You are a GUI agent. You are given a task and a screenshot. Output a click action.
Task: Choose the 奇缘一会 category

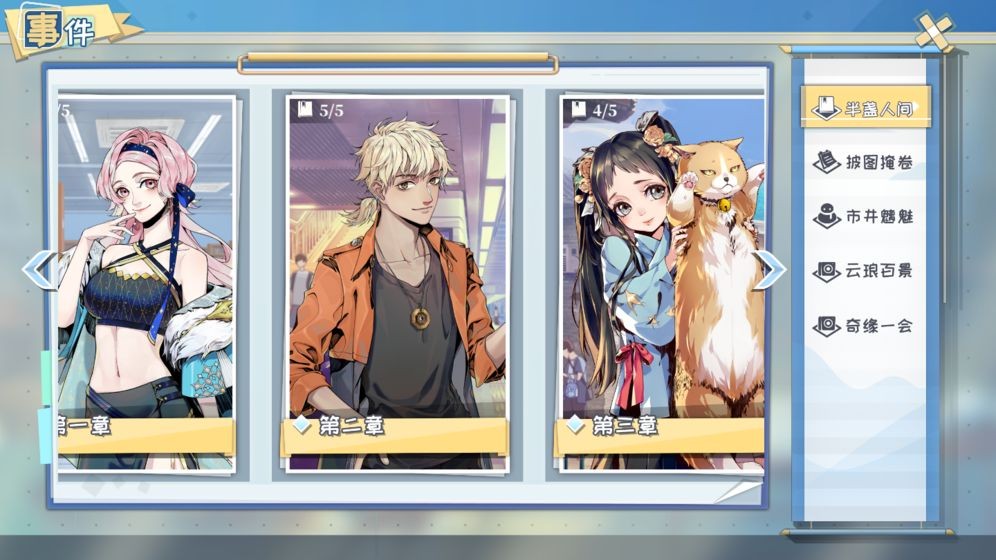(865, 325)
